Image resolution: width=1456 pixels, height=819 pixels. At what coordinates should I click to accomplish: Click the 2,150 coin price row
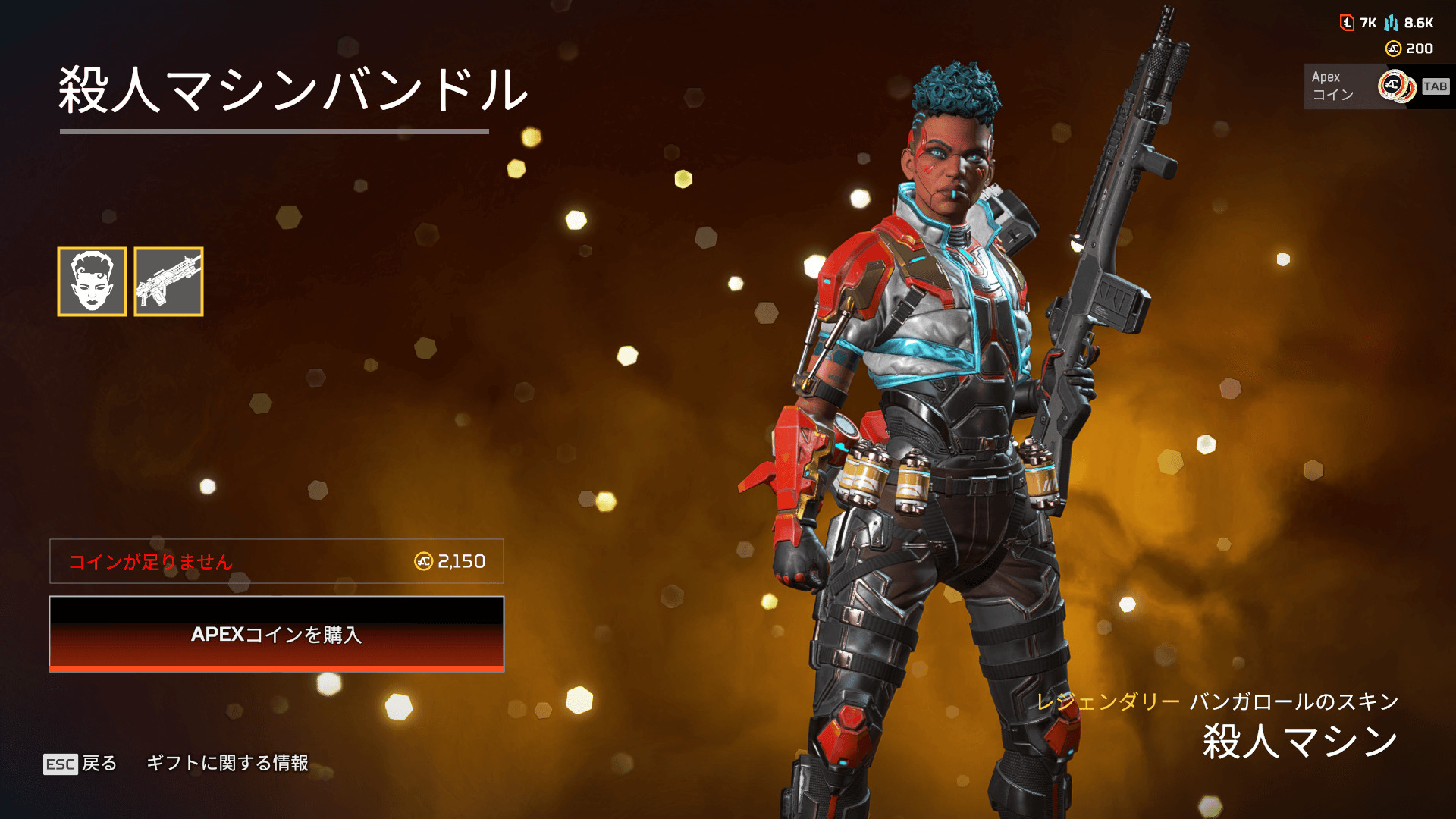(277, 561)
